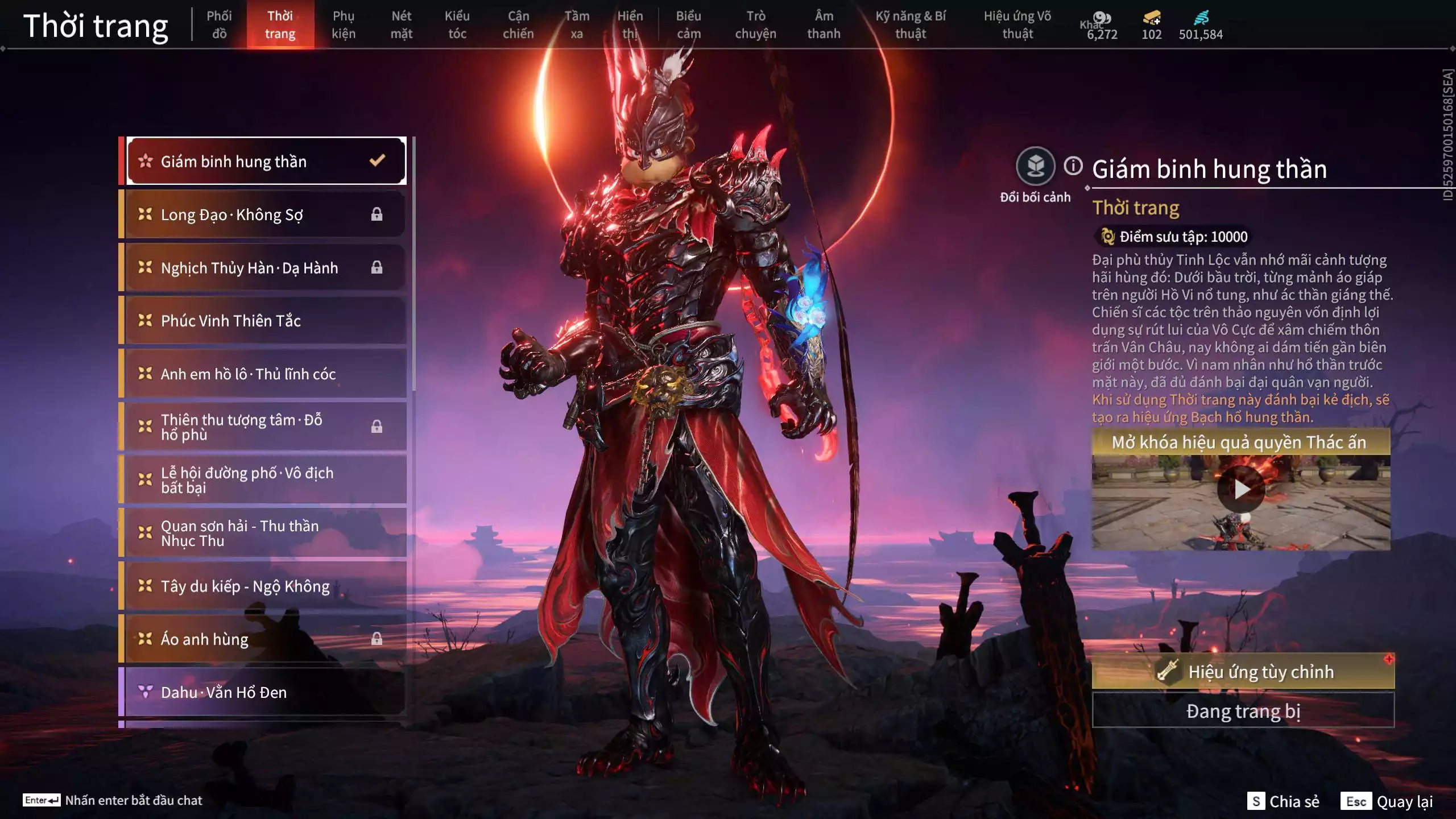The image size is (1456, 819).
Task: Open Hiệu ứng tùy chỉnh custom effects
Action: tap(1243, 672)
